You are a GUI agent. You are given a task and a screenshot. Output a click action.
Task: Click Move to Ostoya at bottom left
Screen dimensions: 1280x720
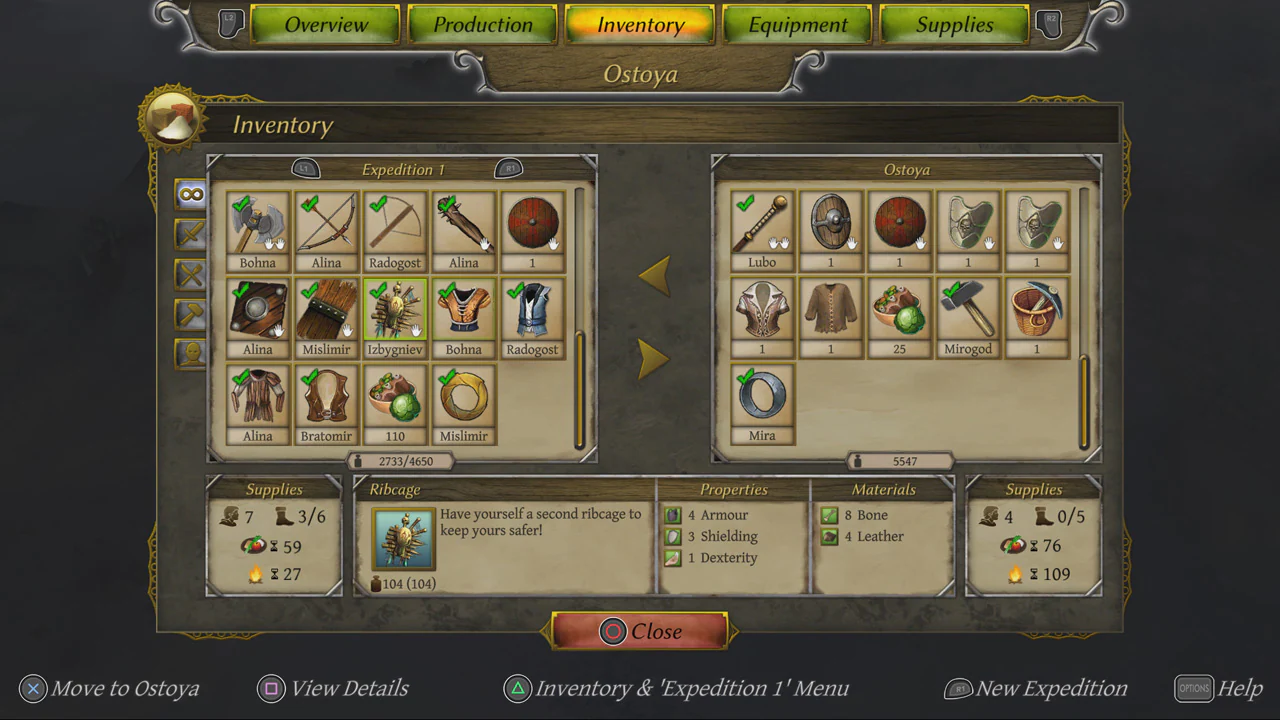click(110, 688)
